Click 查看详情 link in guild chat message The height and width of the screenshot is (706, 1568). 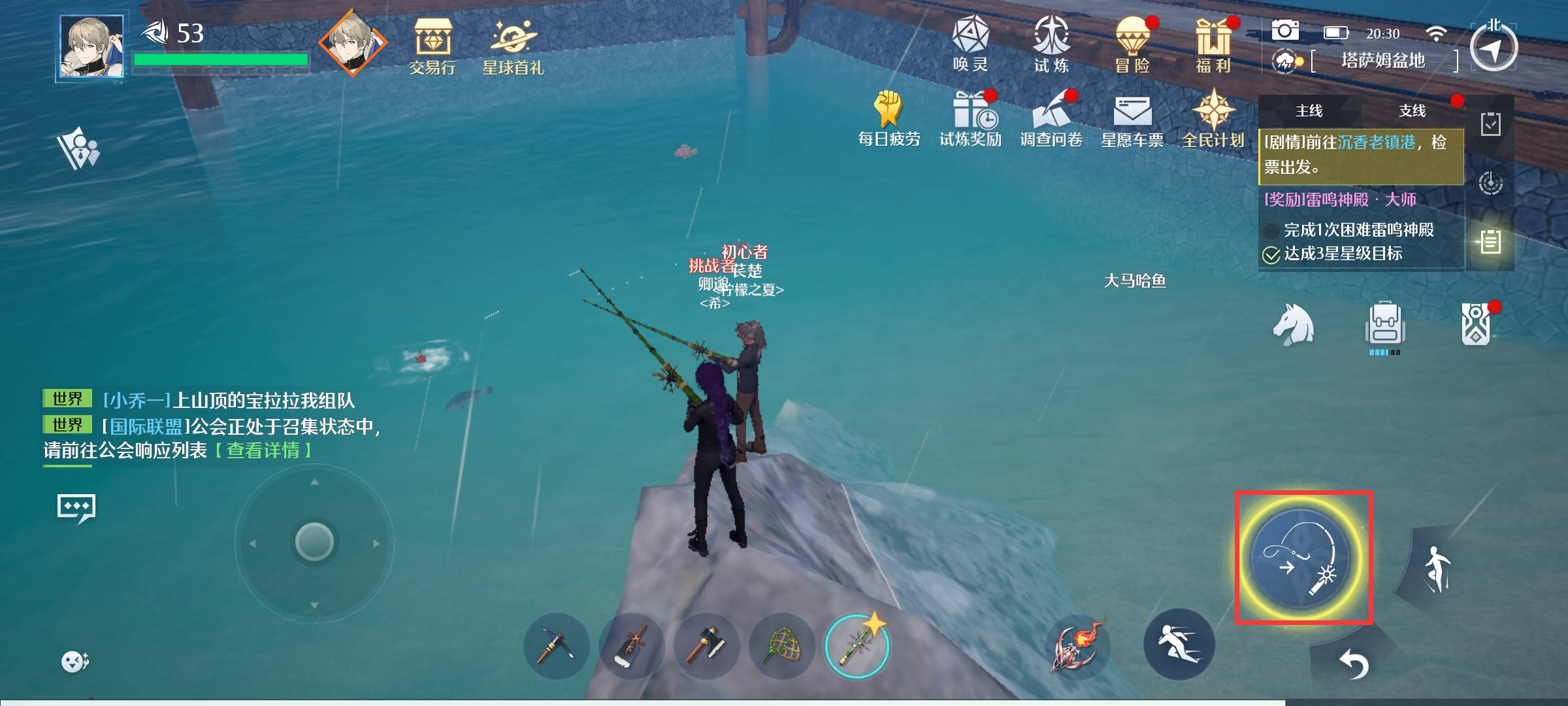coord(263,450)
